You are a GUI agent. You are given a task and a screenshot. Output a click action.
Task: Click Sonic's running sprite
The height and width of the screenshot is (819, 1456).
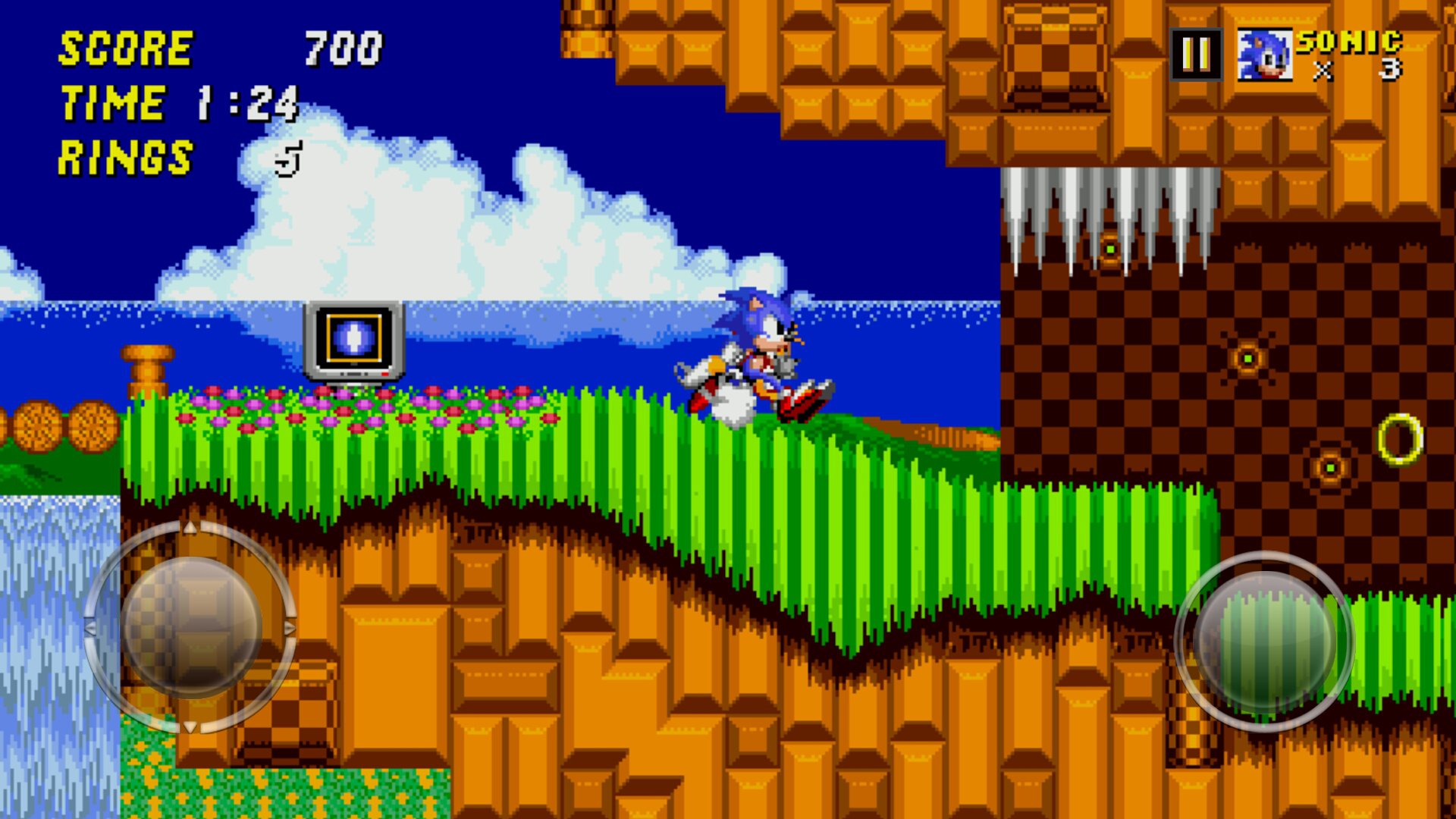pyautogui.click(x=758, y=356)
